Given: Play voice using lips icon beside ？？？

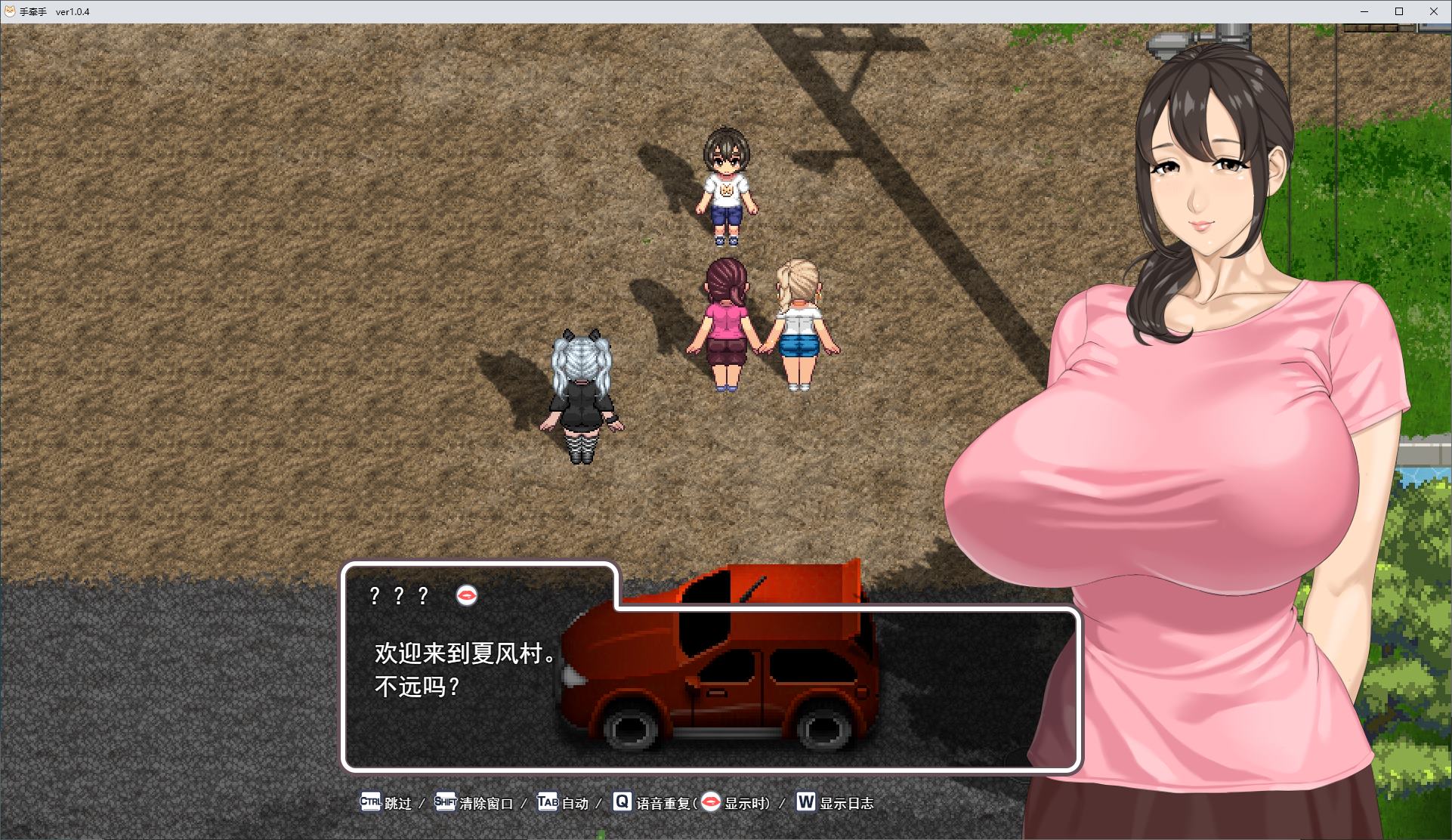Looking at the screenshot, I should (x=468, y=595).
